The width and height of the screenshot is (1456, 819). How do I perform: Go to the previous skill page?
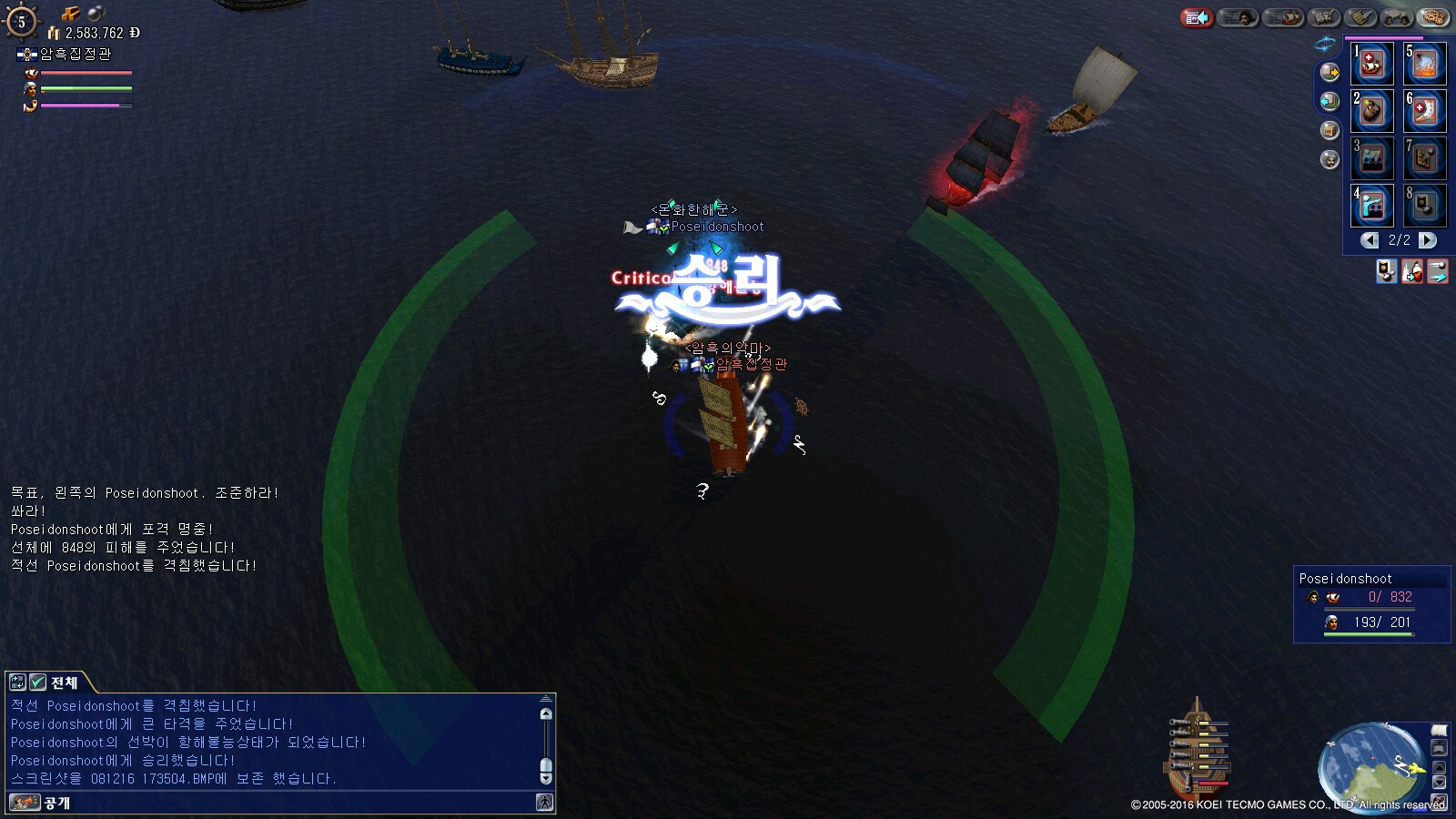(1370, 240)
